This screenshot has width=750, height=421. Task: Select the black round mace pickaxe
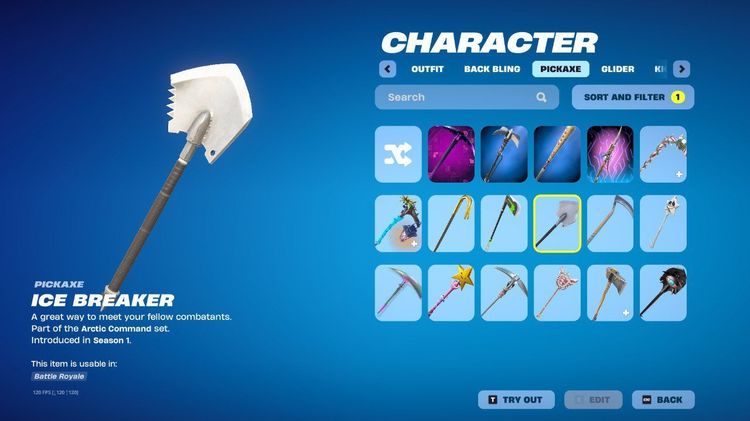click(x=663, y=293)
